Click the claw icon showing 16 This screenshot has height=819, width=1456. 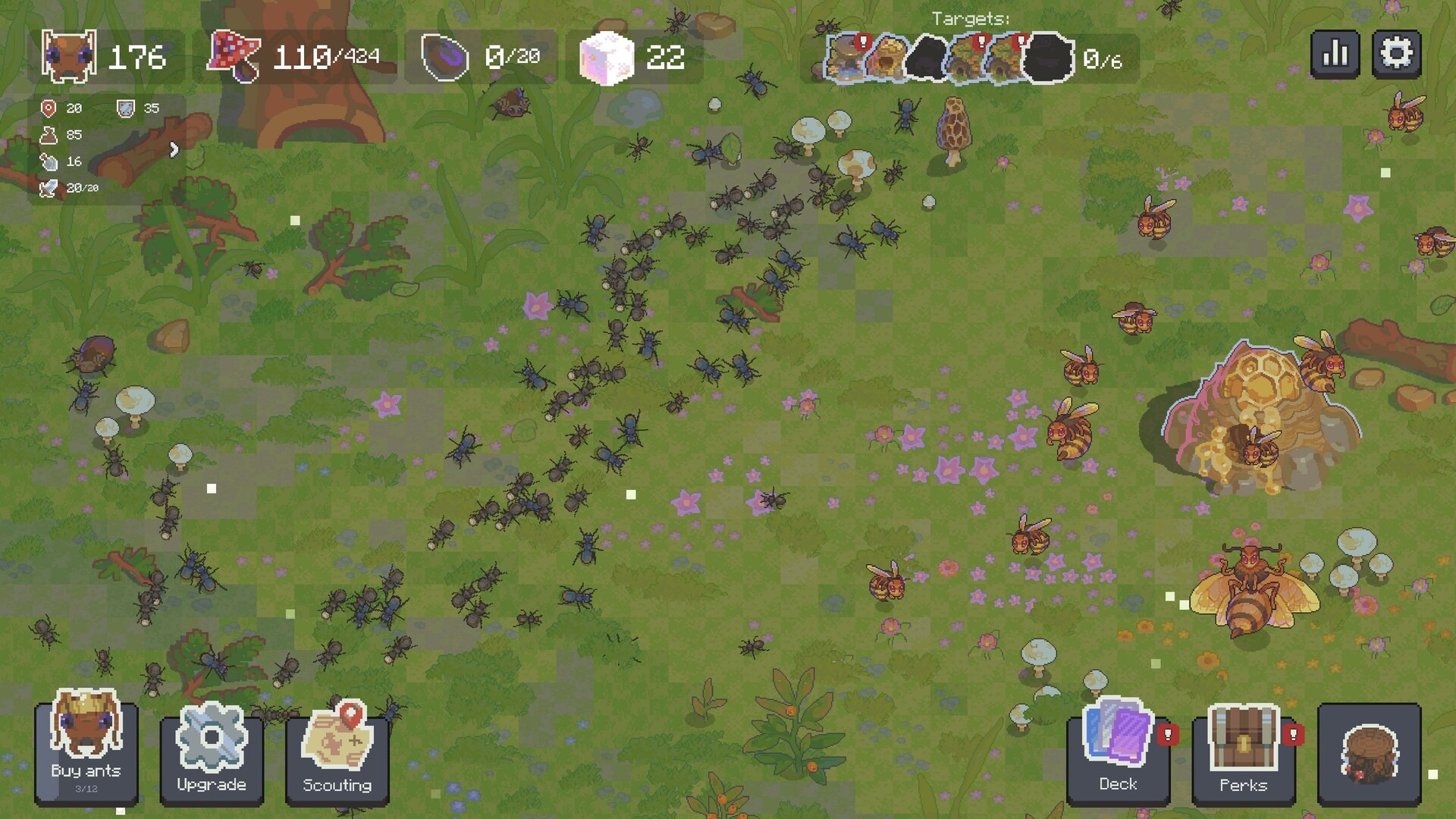click(48, 162)
